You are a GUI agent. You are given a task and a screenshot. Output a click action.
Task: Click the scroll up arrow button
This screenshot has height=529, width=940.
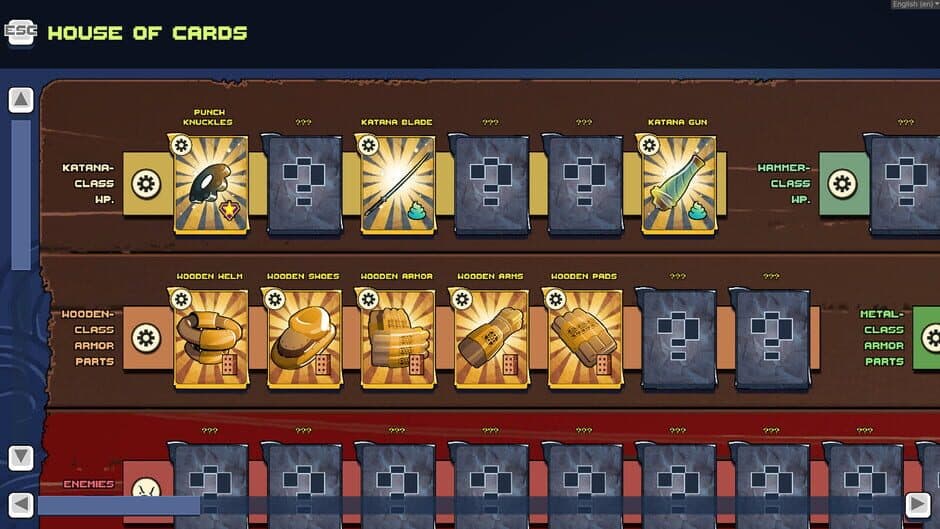point(21,100)
